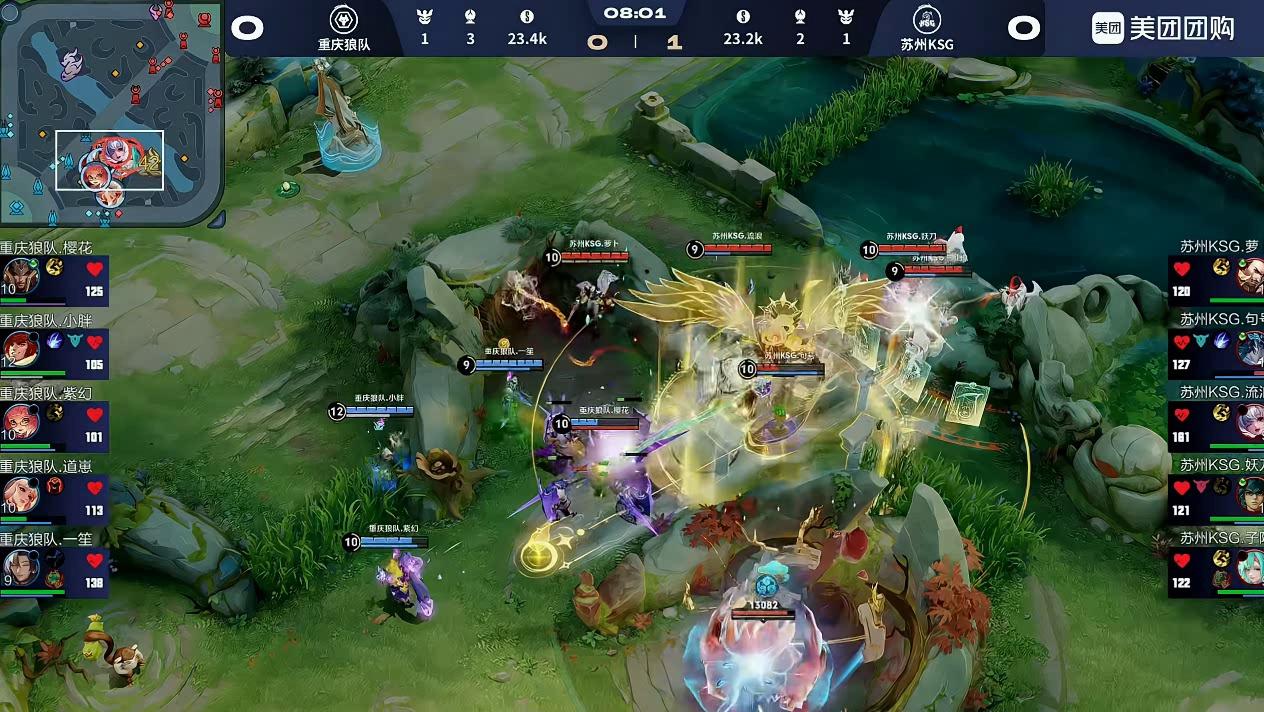This screenshot has height=712, width=1264.
Task: Choose the 苏州KSG.句 player panel
Action: (x=1216, y=347)
